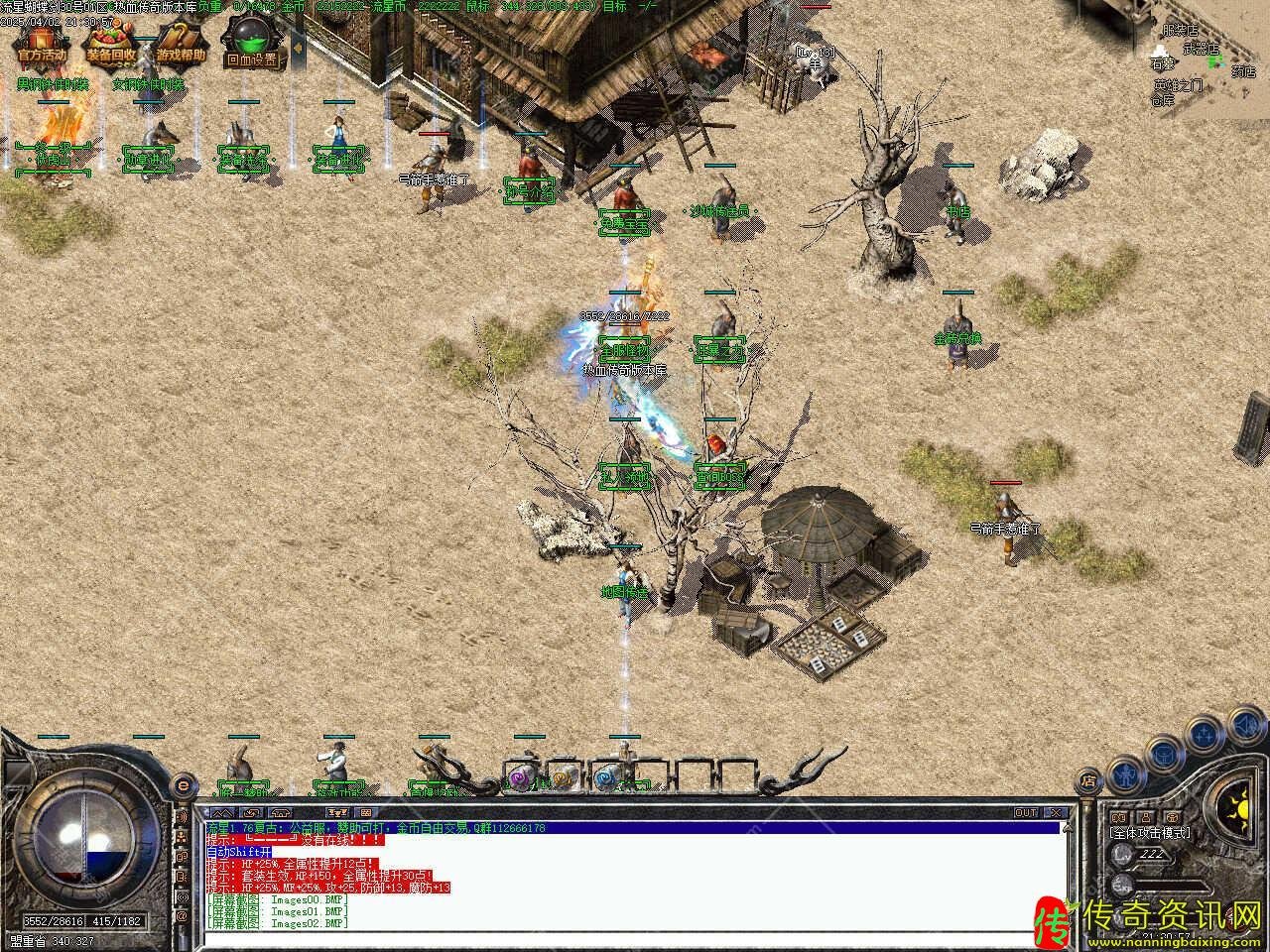Open the skills round button with stars
The width and height of the screenshot is (1270, 952).
click(1205, 733)
